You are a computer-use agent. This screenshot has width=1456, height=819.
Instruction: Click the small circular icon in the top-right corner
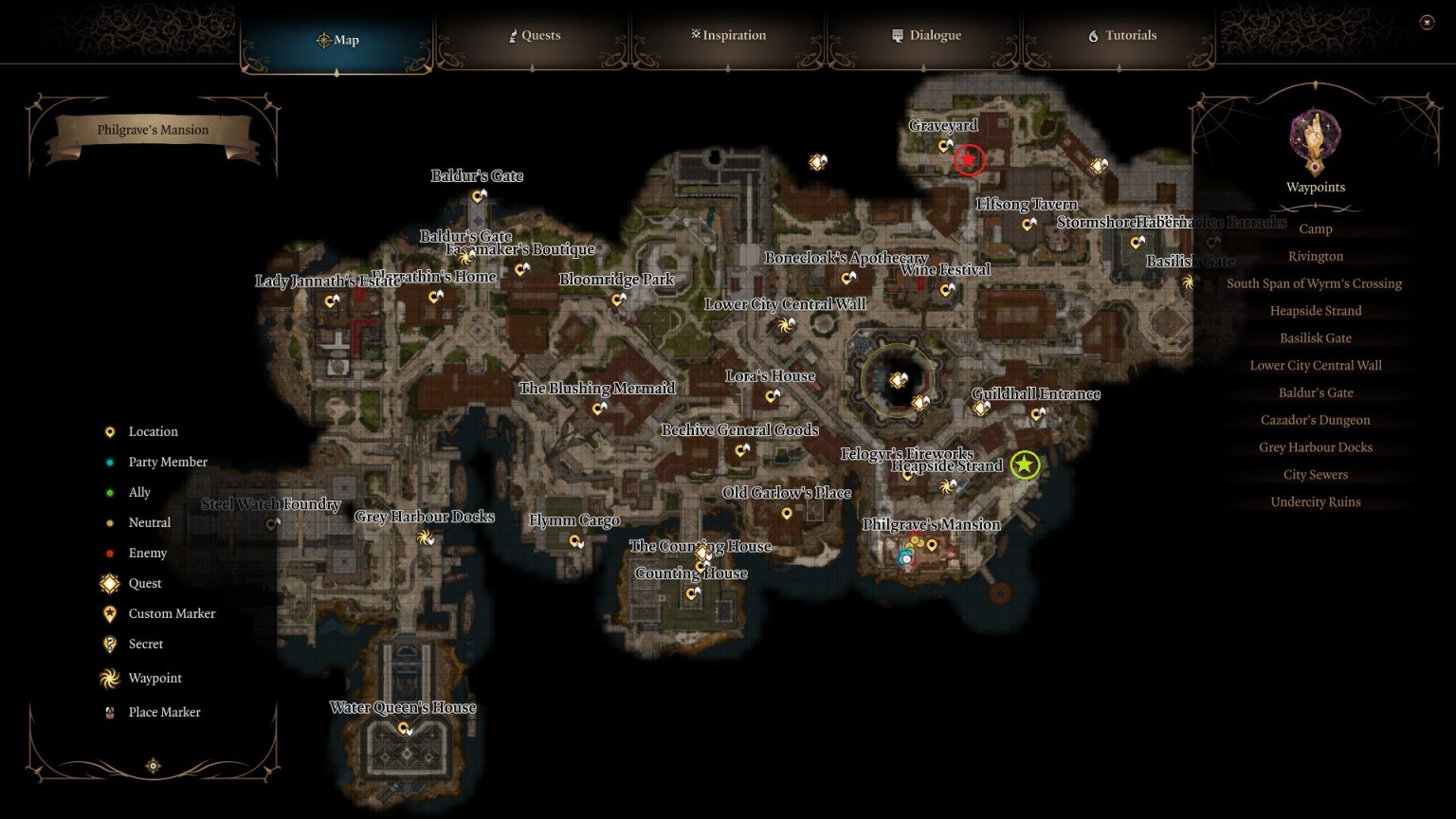click(1425, 20)
